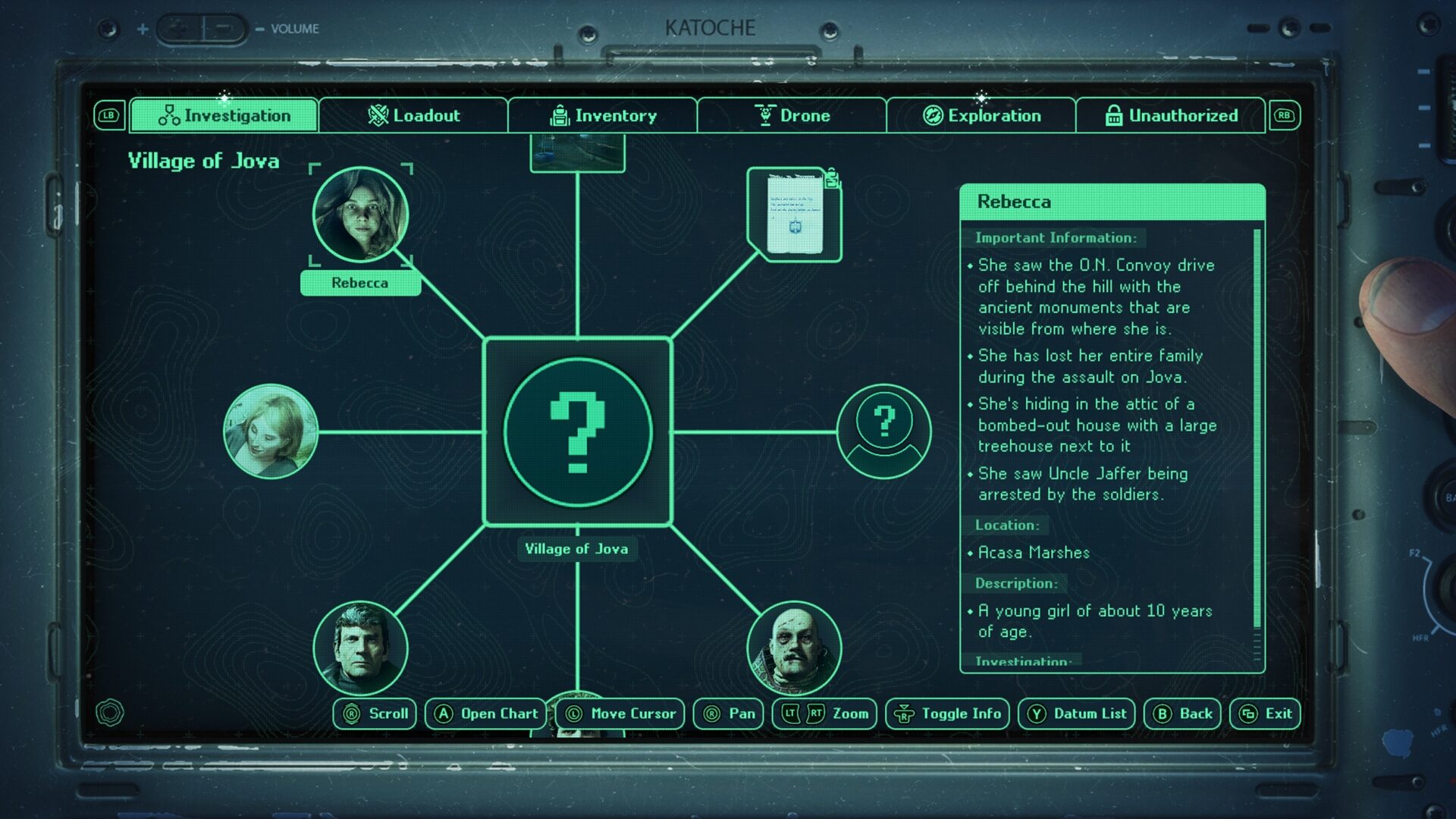Go to the Inventory tab
Viewport: 1456px width, 819px height.
point(603,115)
